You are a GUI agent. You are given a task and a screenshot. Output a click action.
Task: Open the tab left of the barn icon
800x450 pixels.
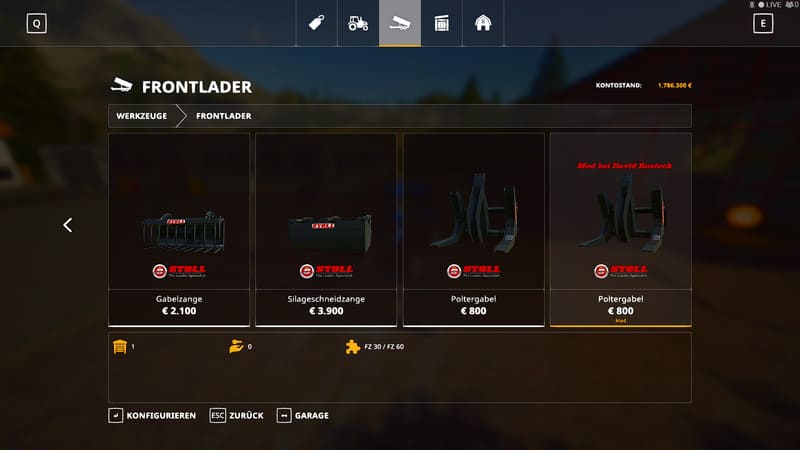(441, 23)
